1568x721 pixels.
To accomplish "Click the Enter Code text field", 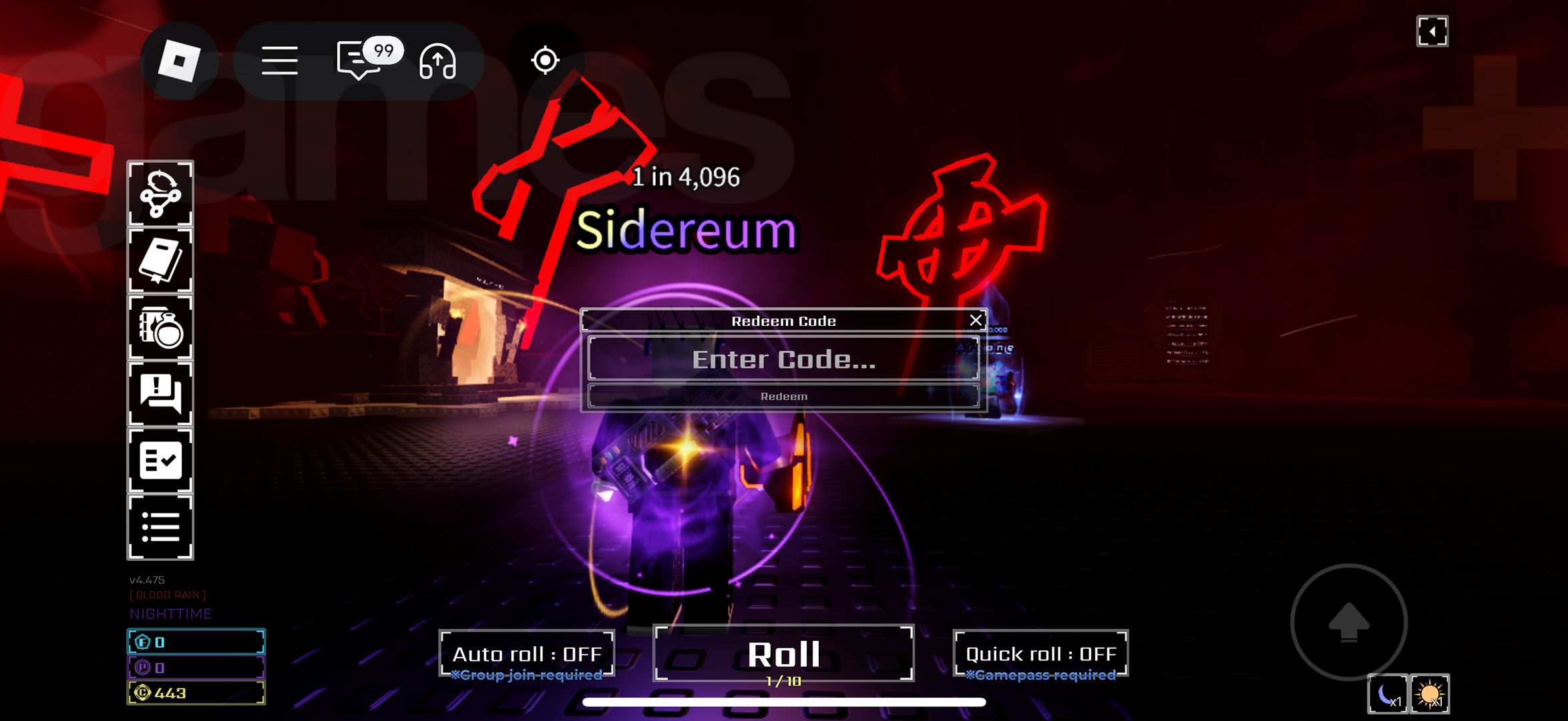I will coord(784,360).
